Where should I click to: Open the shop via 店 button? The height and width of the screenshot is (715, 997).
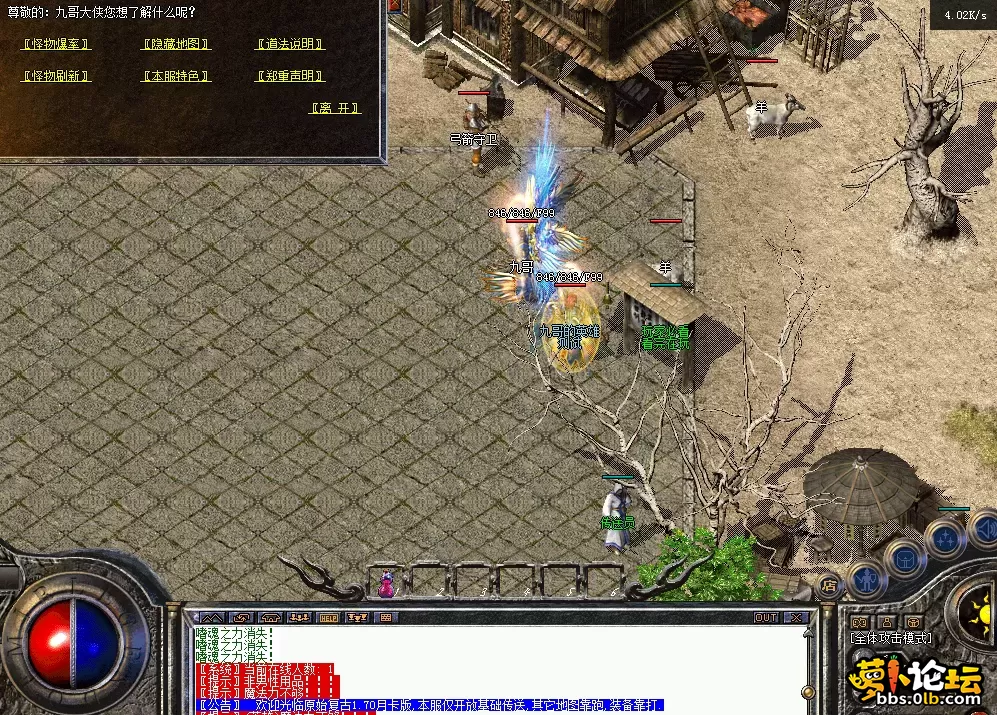(829, 585)
